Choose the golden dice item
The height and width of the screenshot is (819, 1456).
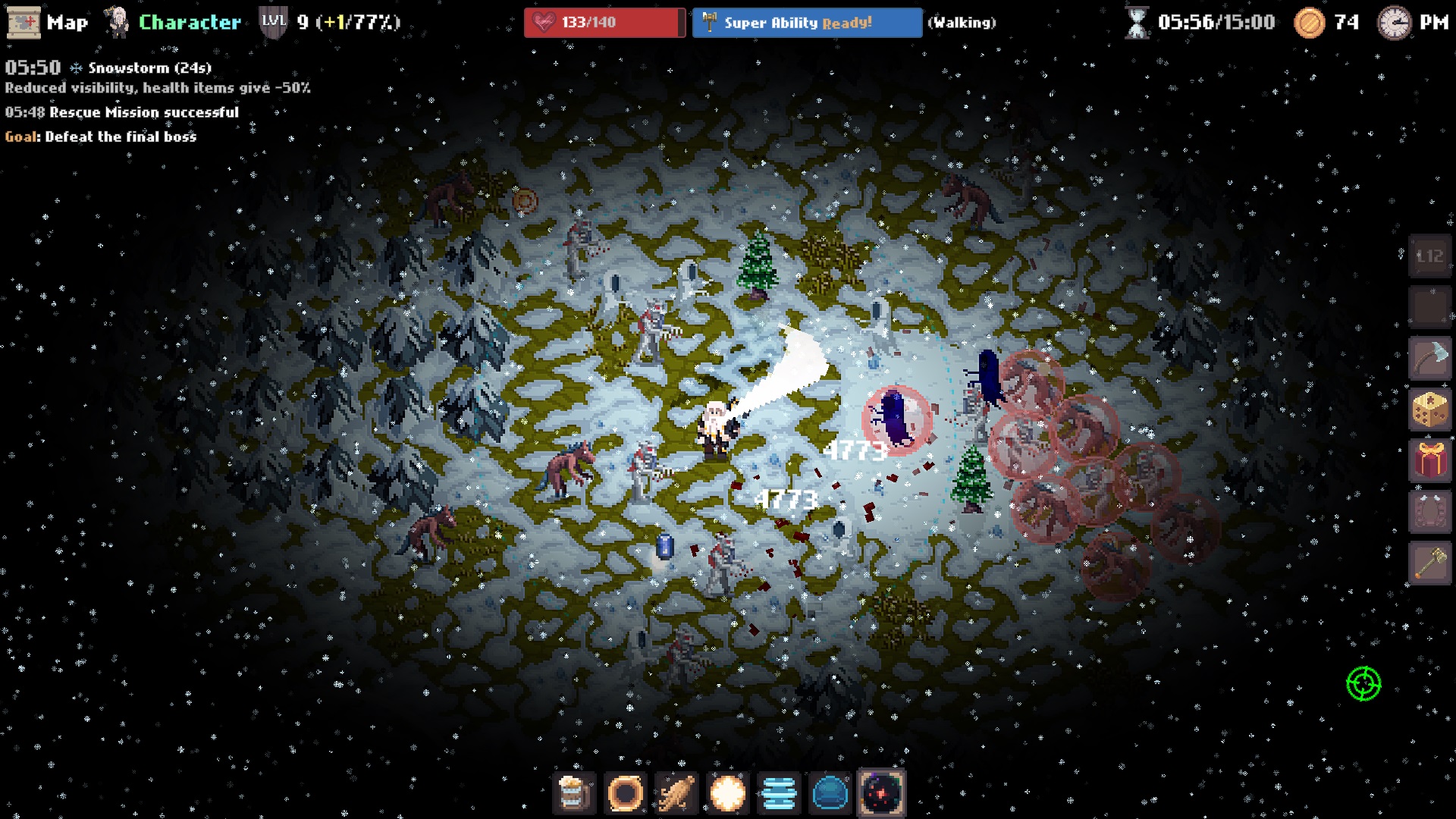click(x=1429, y=409)
